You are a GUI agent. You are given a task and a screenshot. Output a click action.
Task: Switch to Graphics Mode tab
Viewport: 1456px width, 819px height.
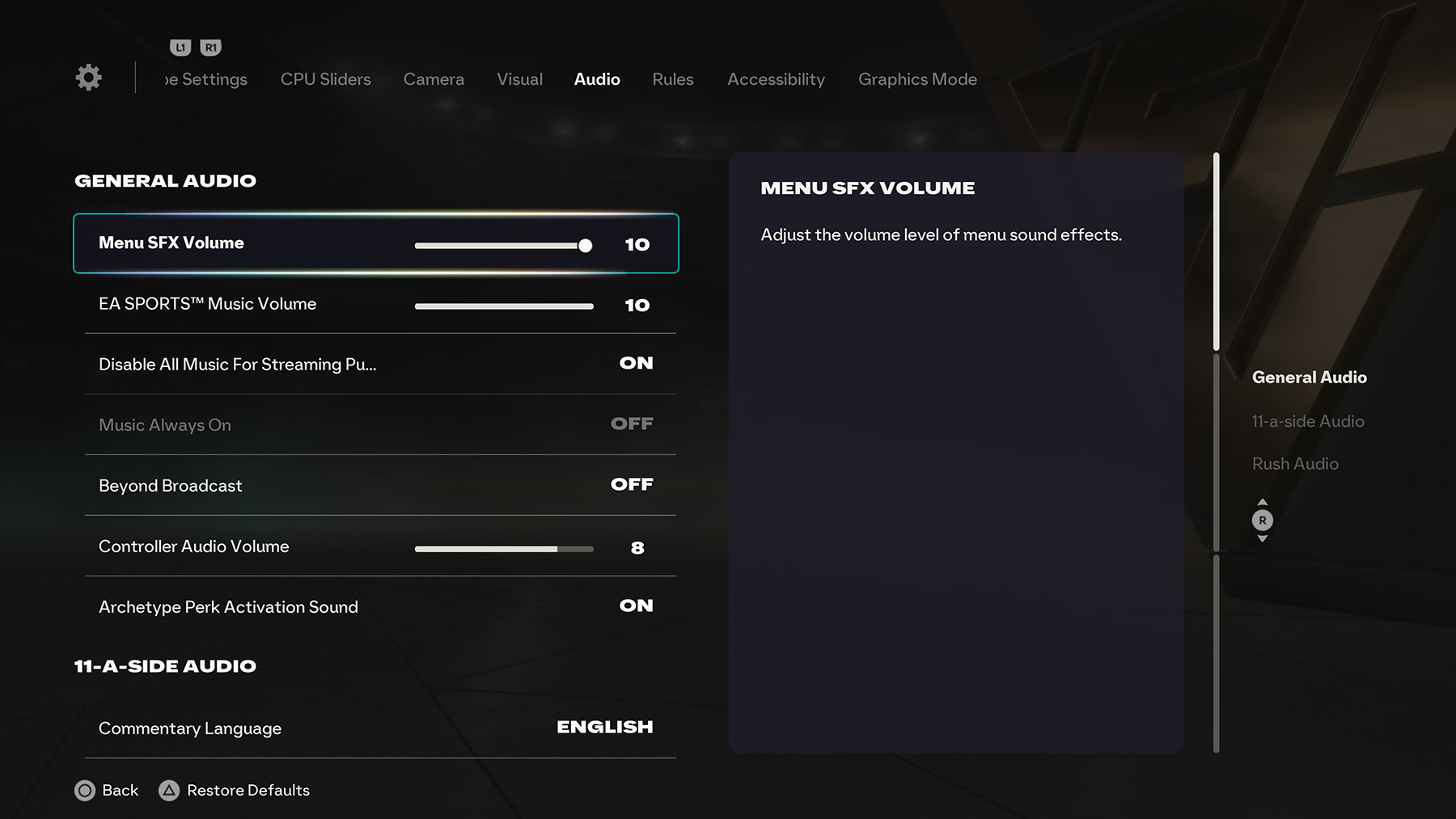point(917,79)
